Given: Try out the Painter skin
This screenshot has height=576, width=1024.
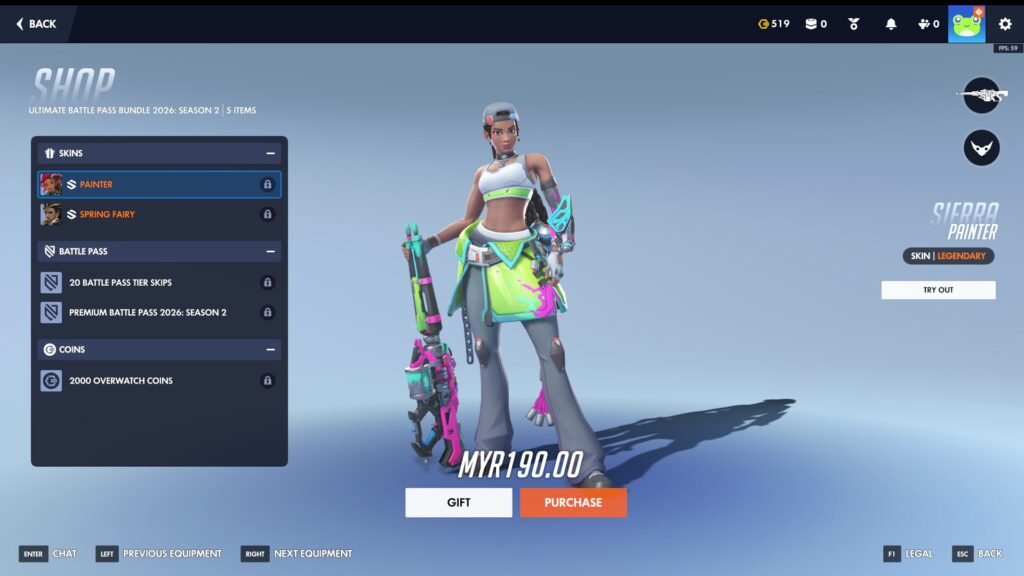Looking at the screenshot, I should click(x=938, y=290).
